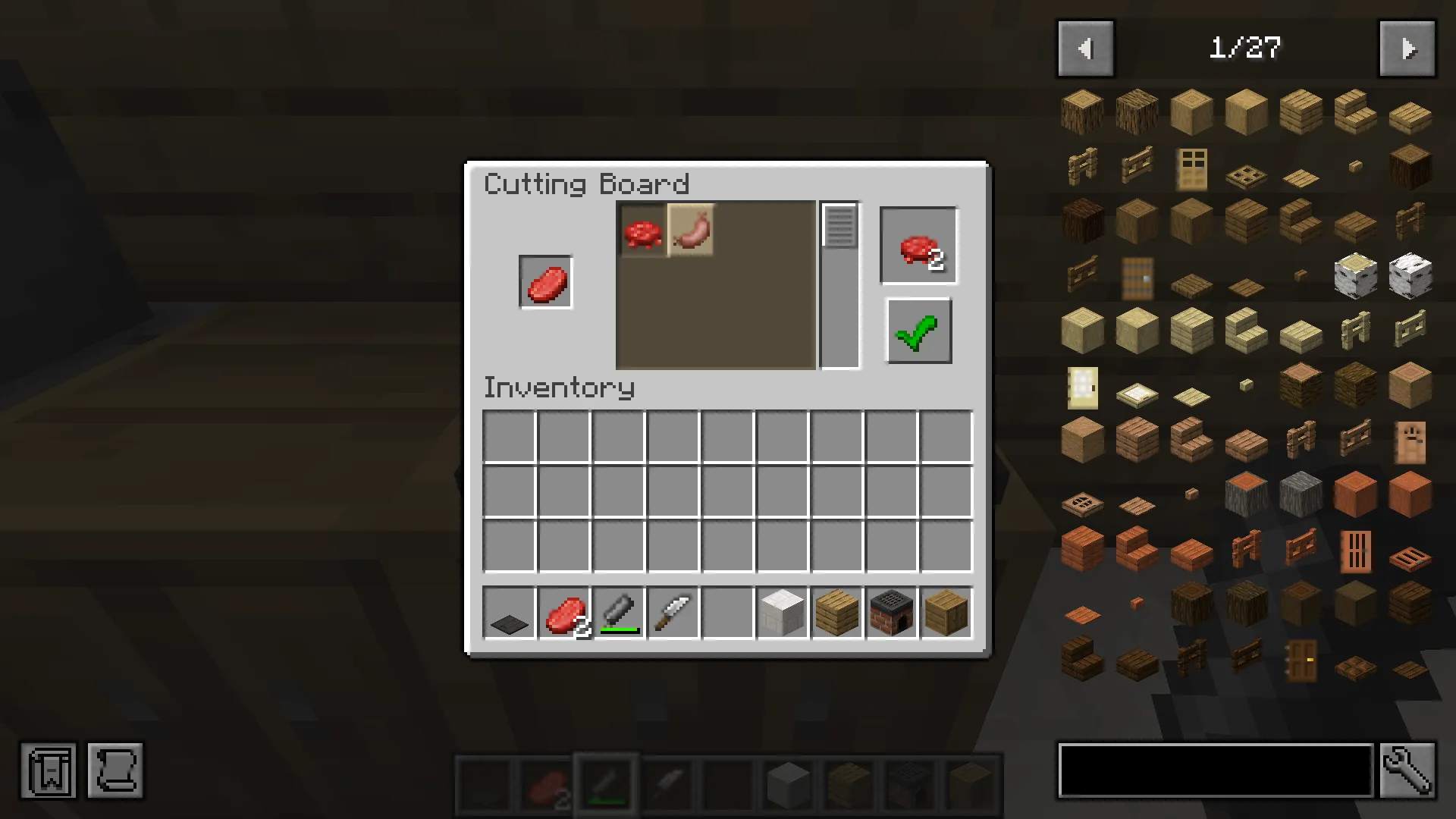The height and width of the screenshot is (819, 1456).
Task: Click the JEI search field
Action: [1213, 770]
